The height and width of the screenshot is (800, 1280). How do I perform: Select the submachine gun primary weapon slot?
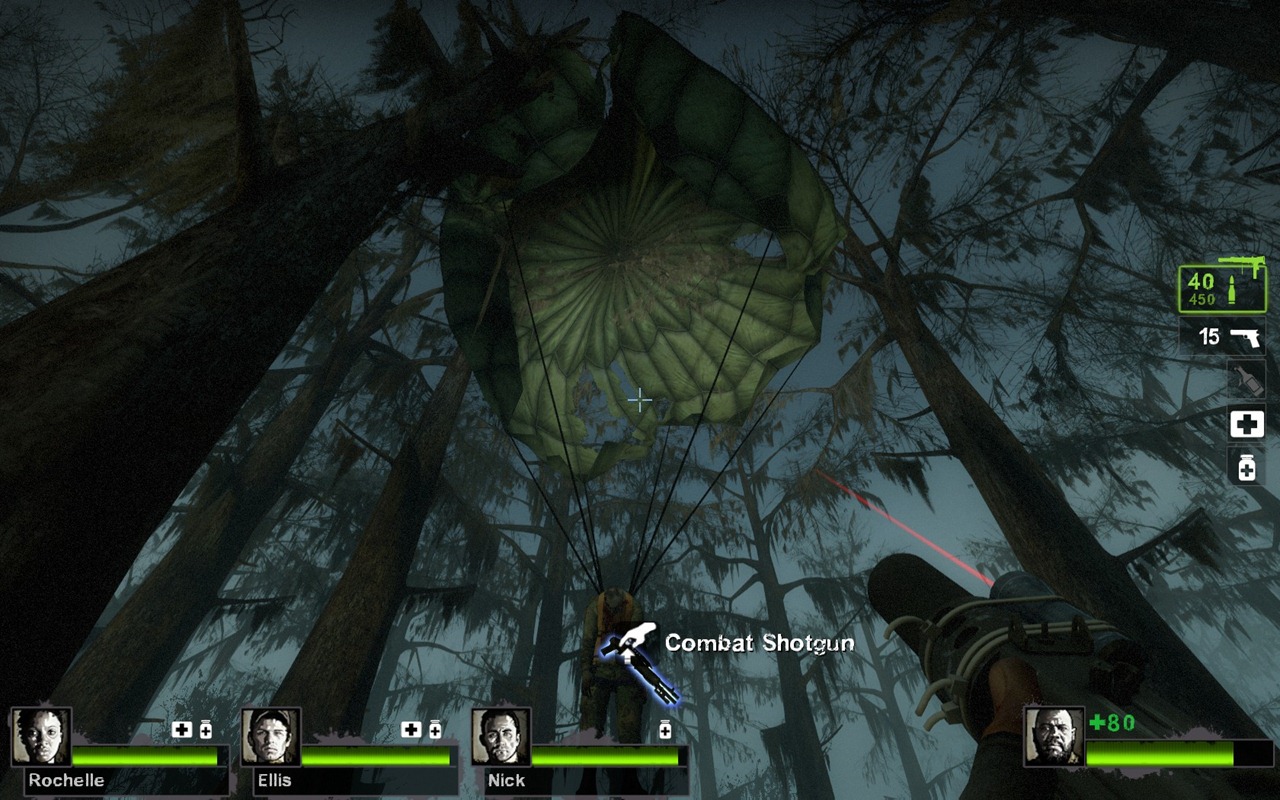[1221, 289]
